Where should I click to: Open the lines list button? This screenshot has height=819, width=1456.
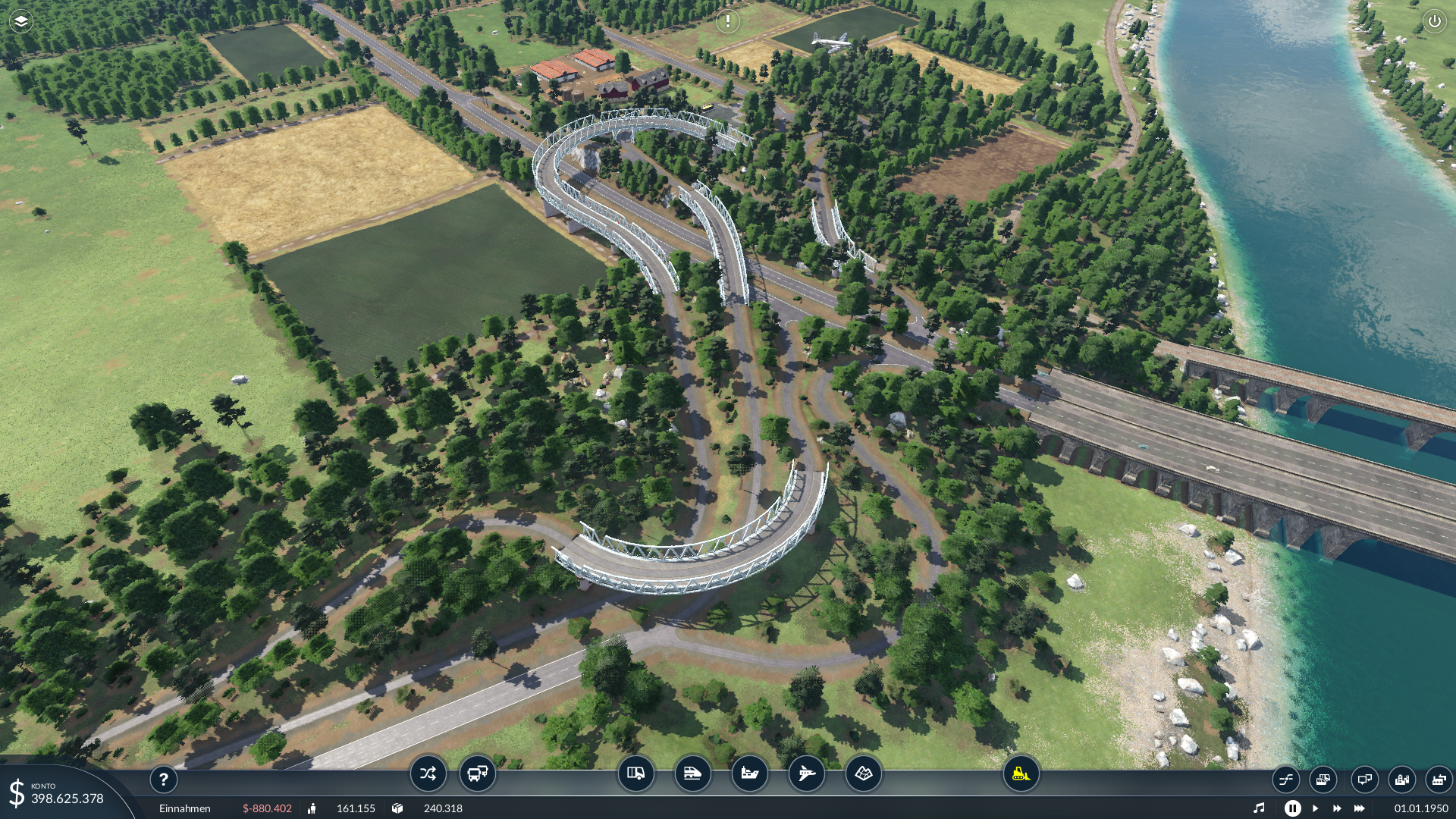click(x=1286, y=779)
